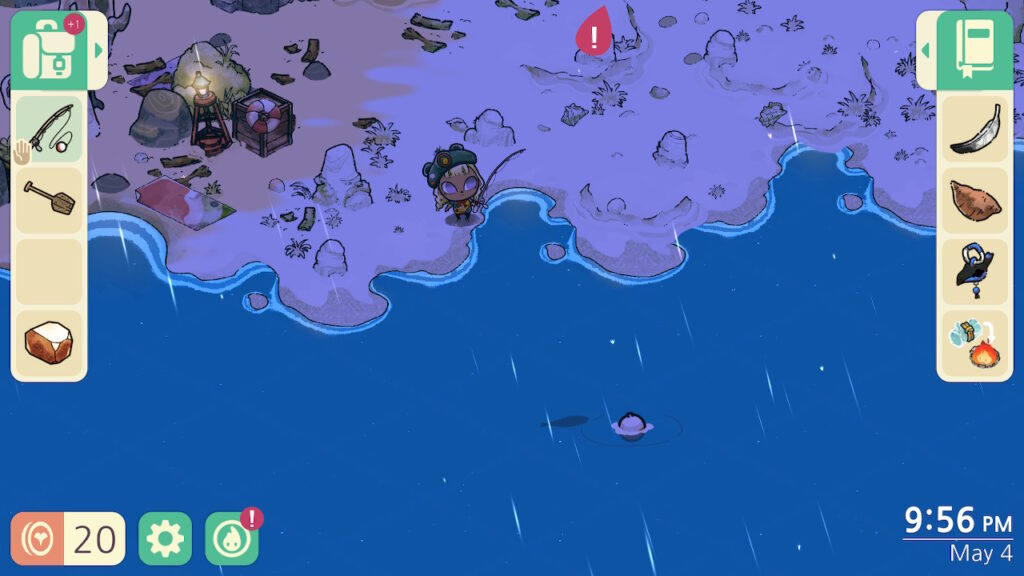1024x576 pixels.
Task: Click the orange currency leaf icon
Action: tap(38, 539)
